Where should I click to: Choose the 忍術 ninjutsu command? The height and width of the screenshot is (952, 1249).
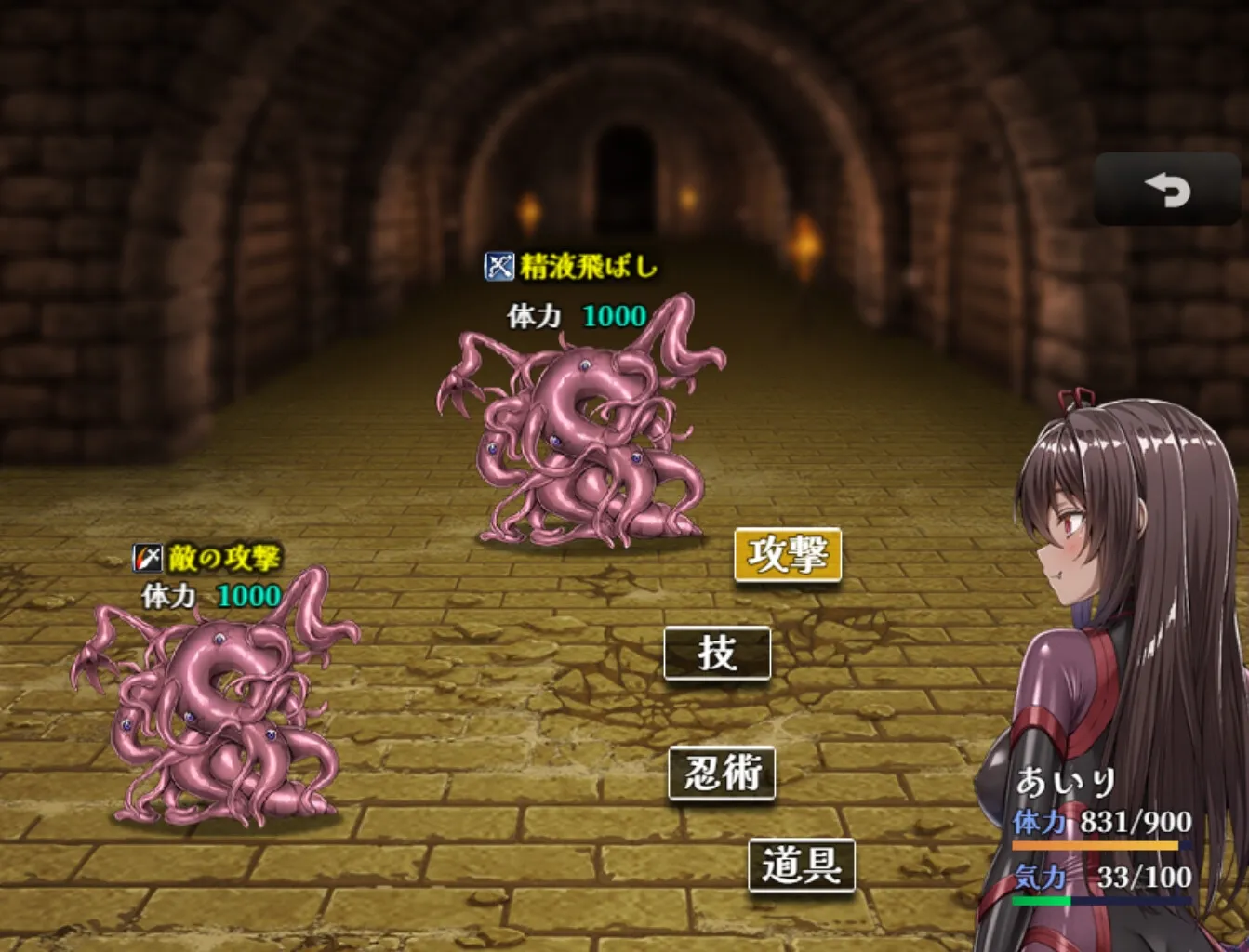tap(722, 773)
